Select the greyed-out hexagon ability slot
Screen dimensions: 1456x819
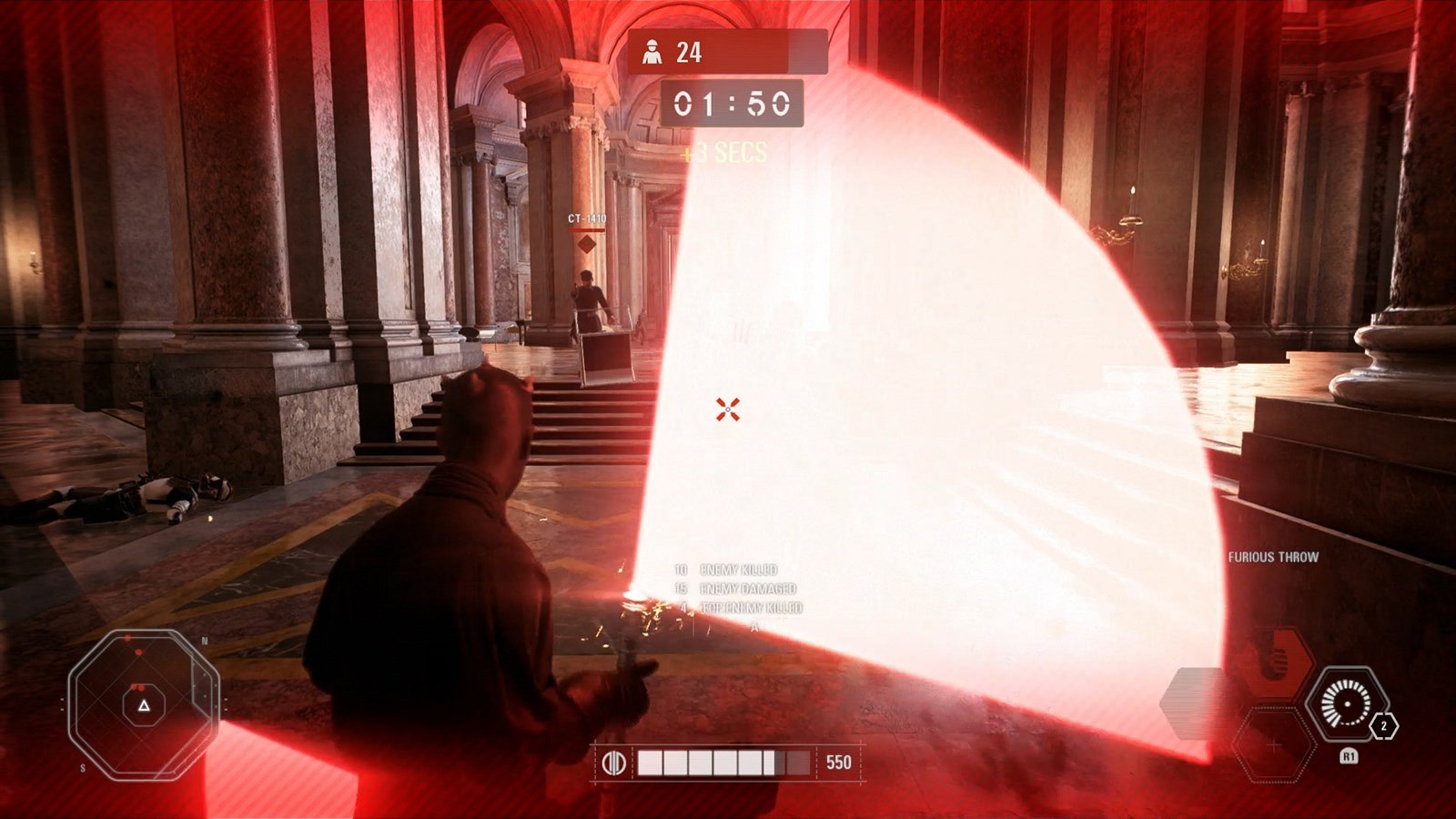point(1199,703)
